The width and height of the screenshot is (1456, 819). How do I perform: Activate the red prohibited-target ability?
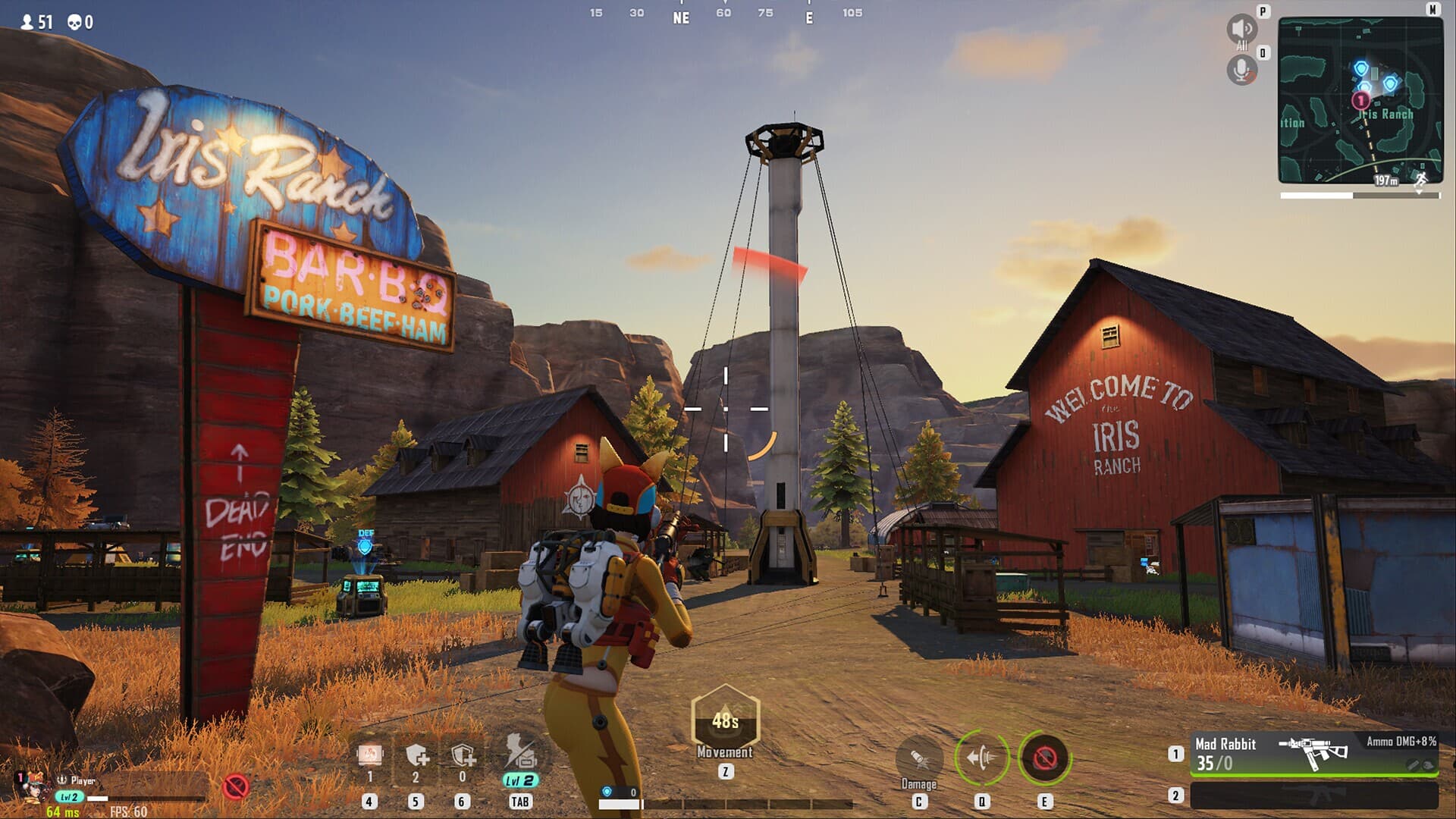pyautogui.click(x=1044, y=757)
